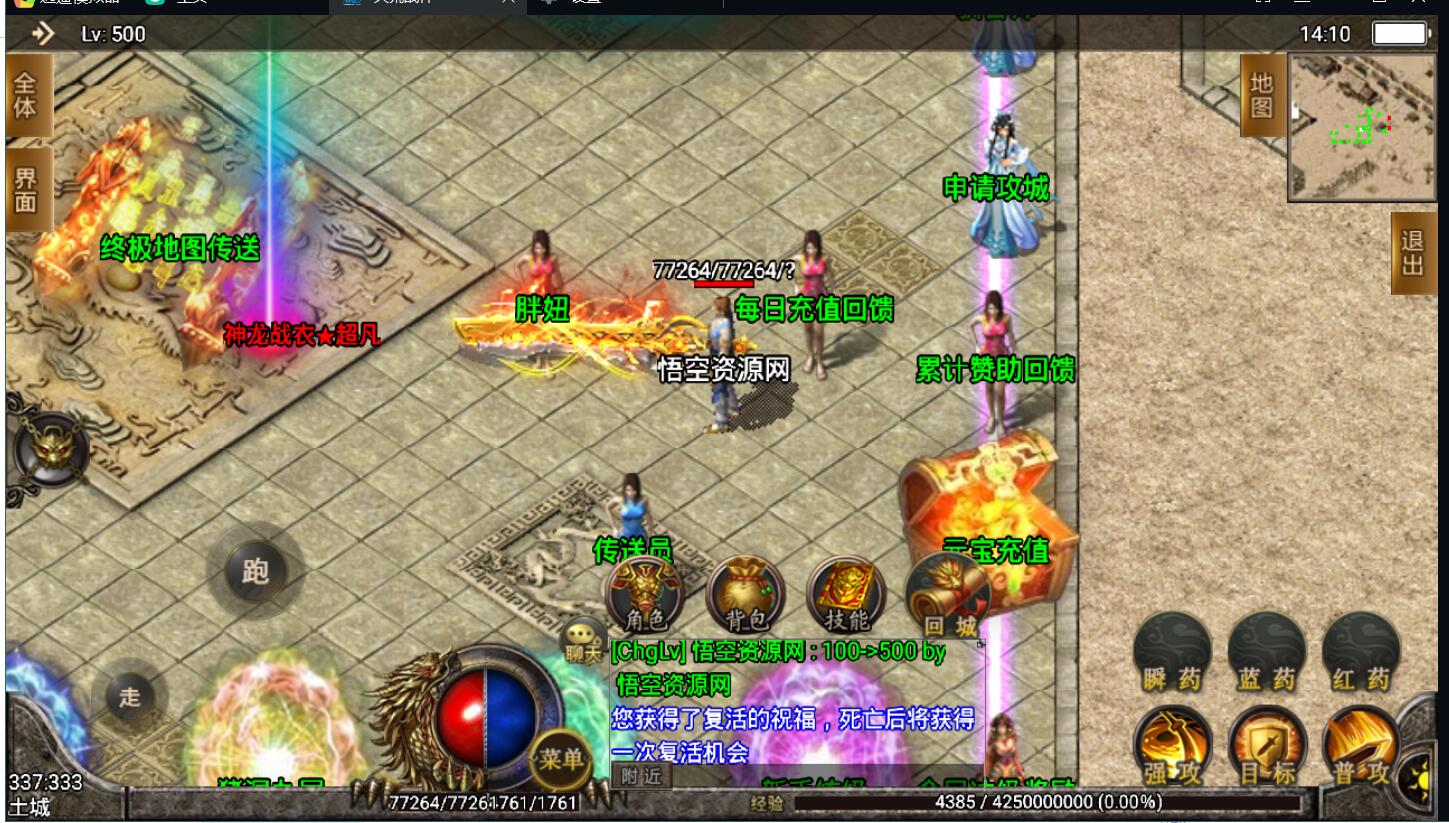This screenshot has height=823, width=1449.
Task: Tap the 走 walk button
Action: click(x=130, y=696)
